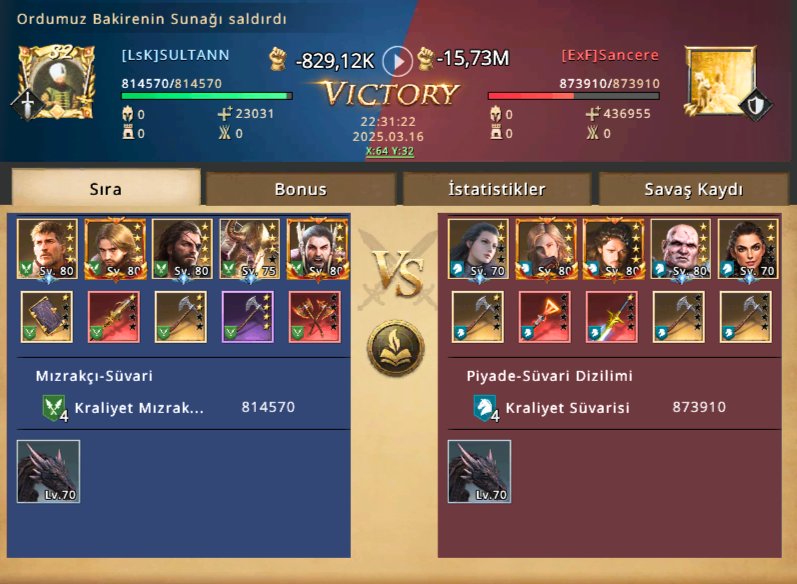Inspect the defender's red triangle staff item
This screenshot has height=584, width=797.
click(544, 316)
